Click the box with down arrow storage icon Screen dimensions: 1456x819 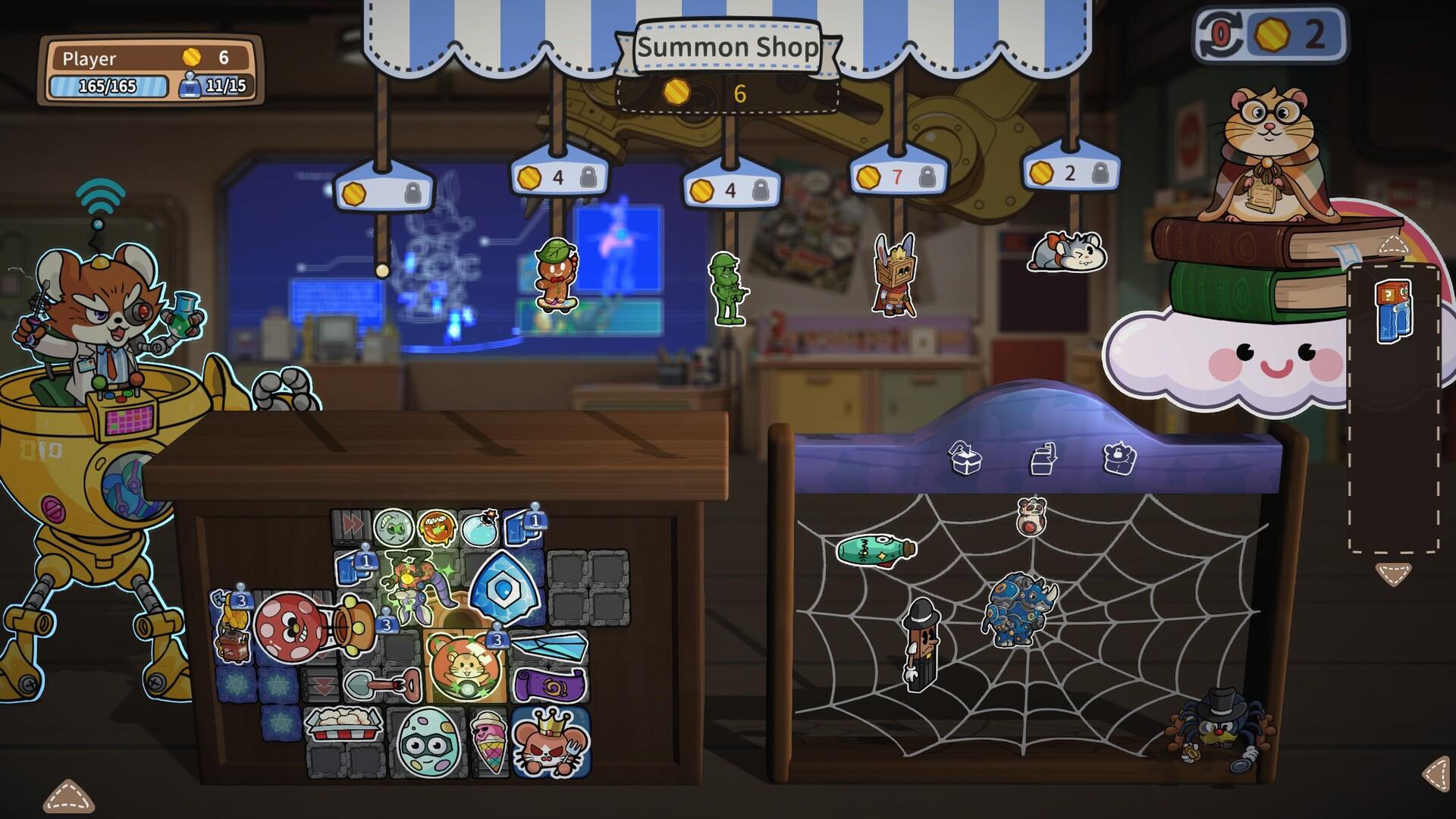(x=1043, y=458)
